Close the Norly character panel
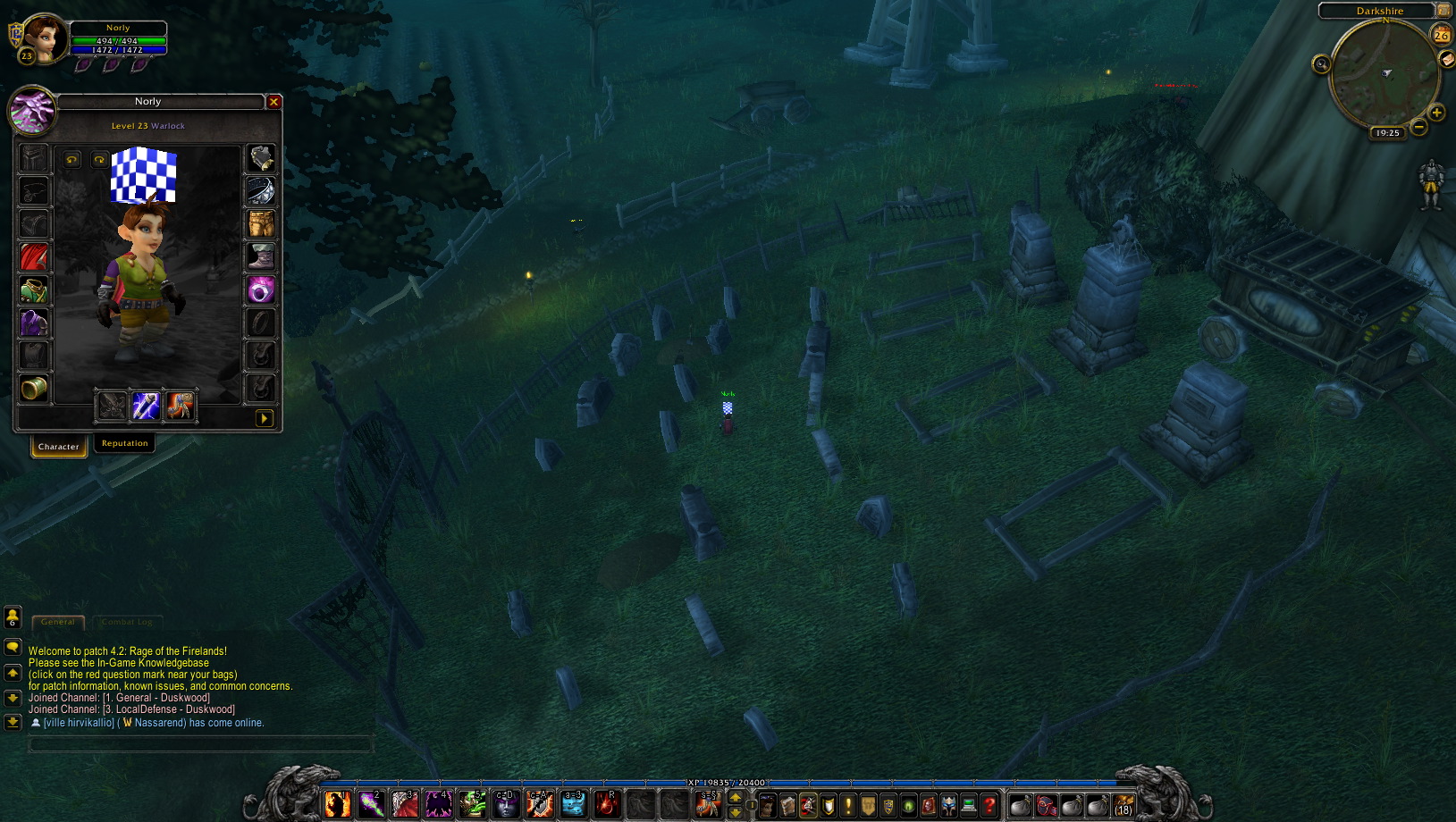 click(274, 102)
